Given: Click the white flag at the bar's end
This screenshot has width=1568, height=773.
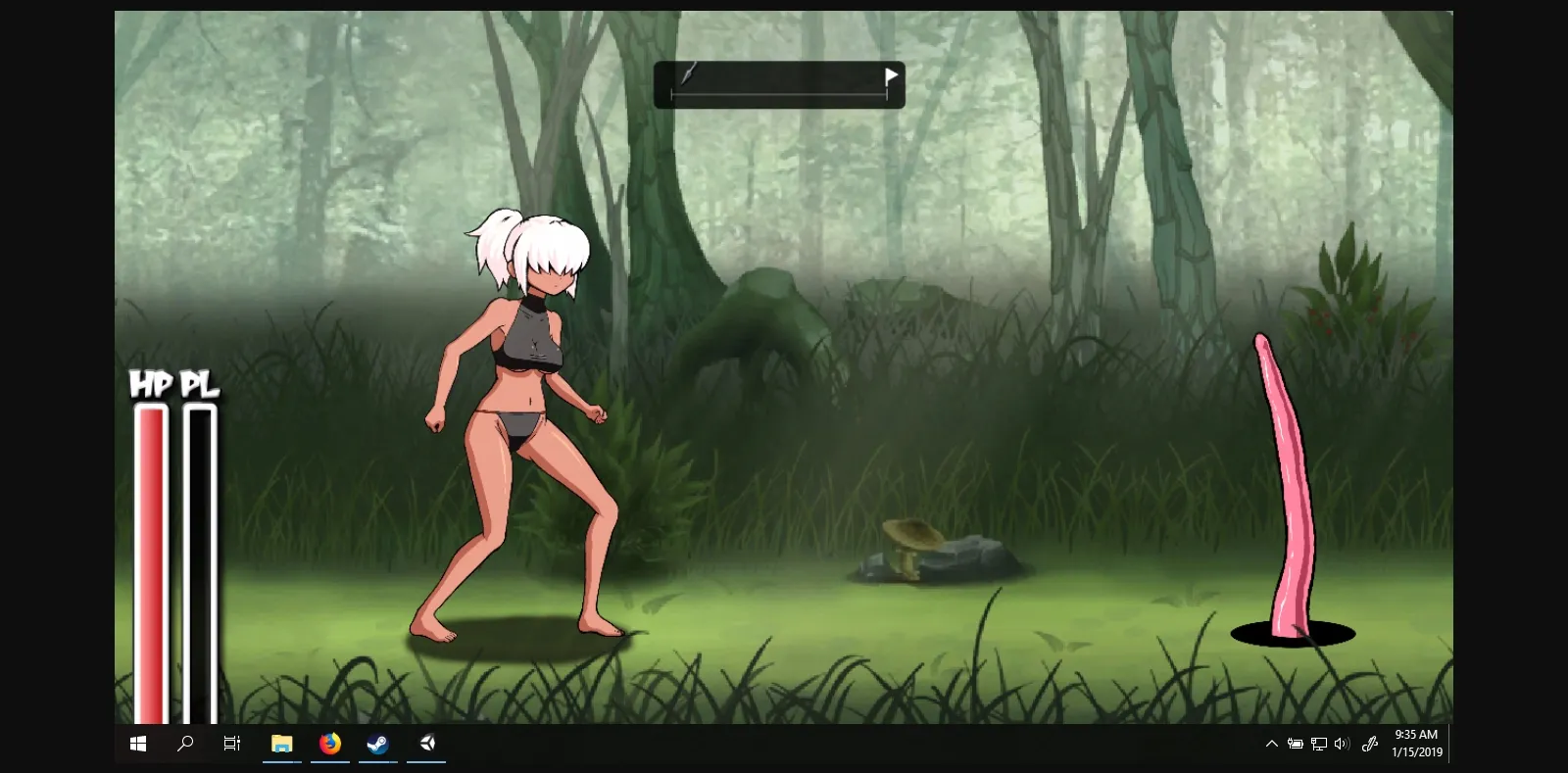Looking at the screenshot, I should click(891, 73).
